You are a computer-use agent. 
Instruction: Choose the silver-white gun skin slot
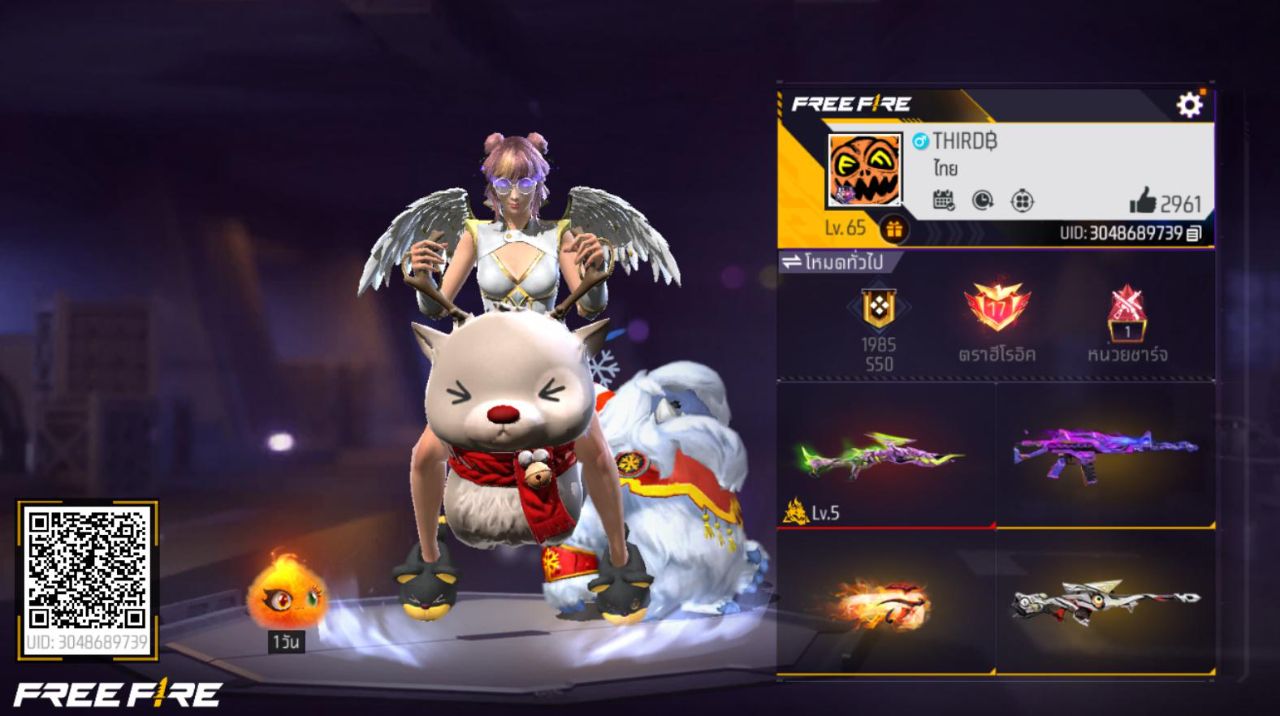1105,602
